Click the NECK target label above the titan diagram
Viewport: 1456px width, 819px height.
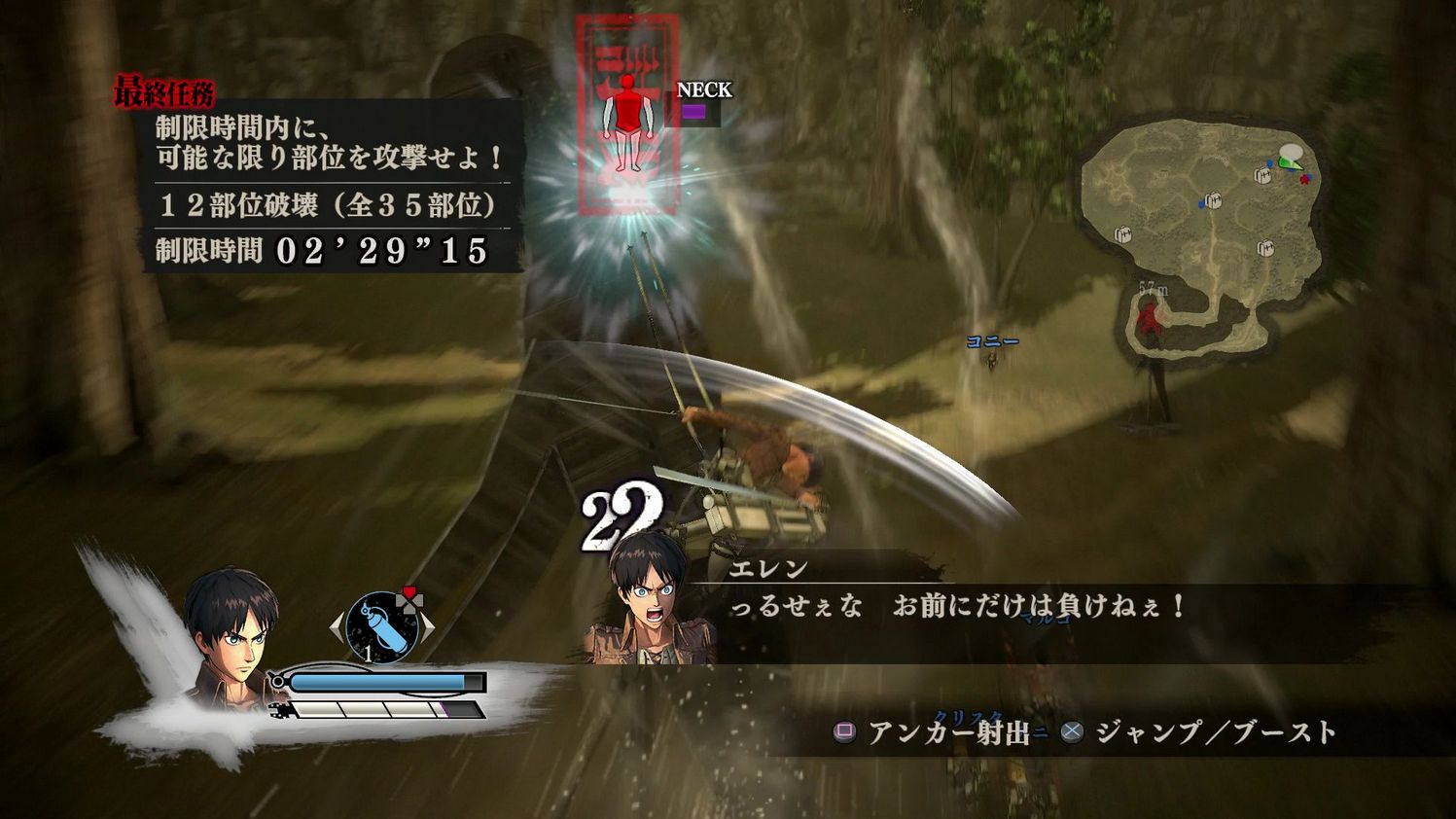point(705,90)
